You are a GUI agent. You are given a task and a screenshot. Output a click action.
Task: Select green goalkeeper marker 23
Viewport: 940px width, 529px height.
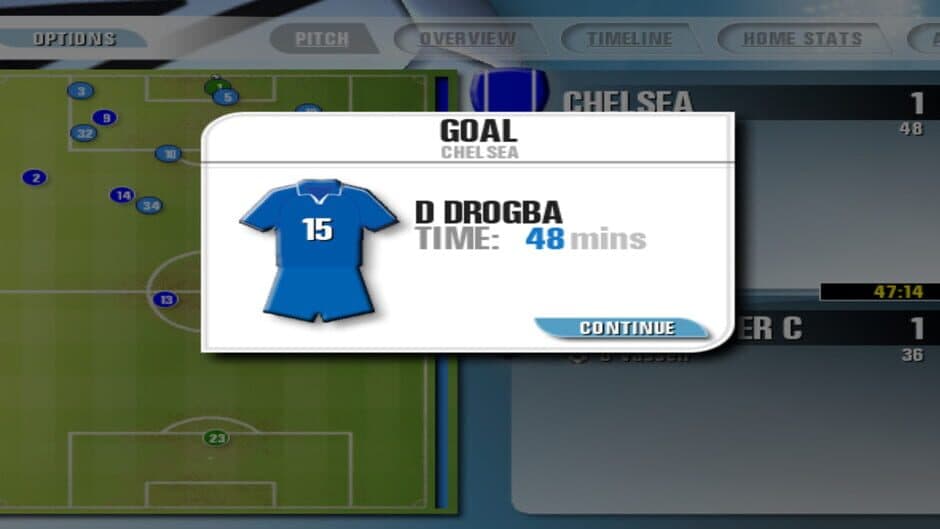pyautogui.click(x=217, y=437)
